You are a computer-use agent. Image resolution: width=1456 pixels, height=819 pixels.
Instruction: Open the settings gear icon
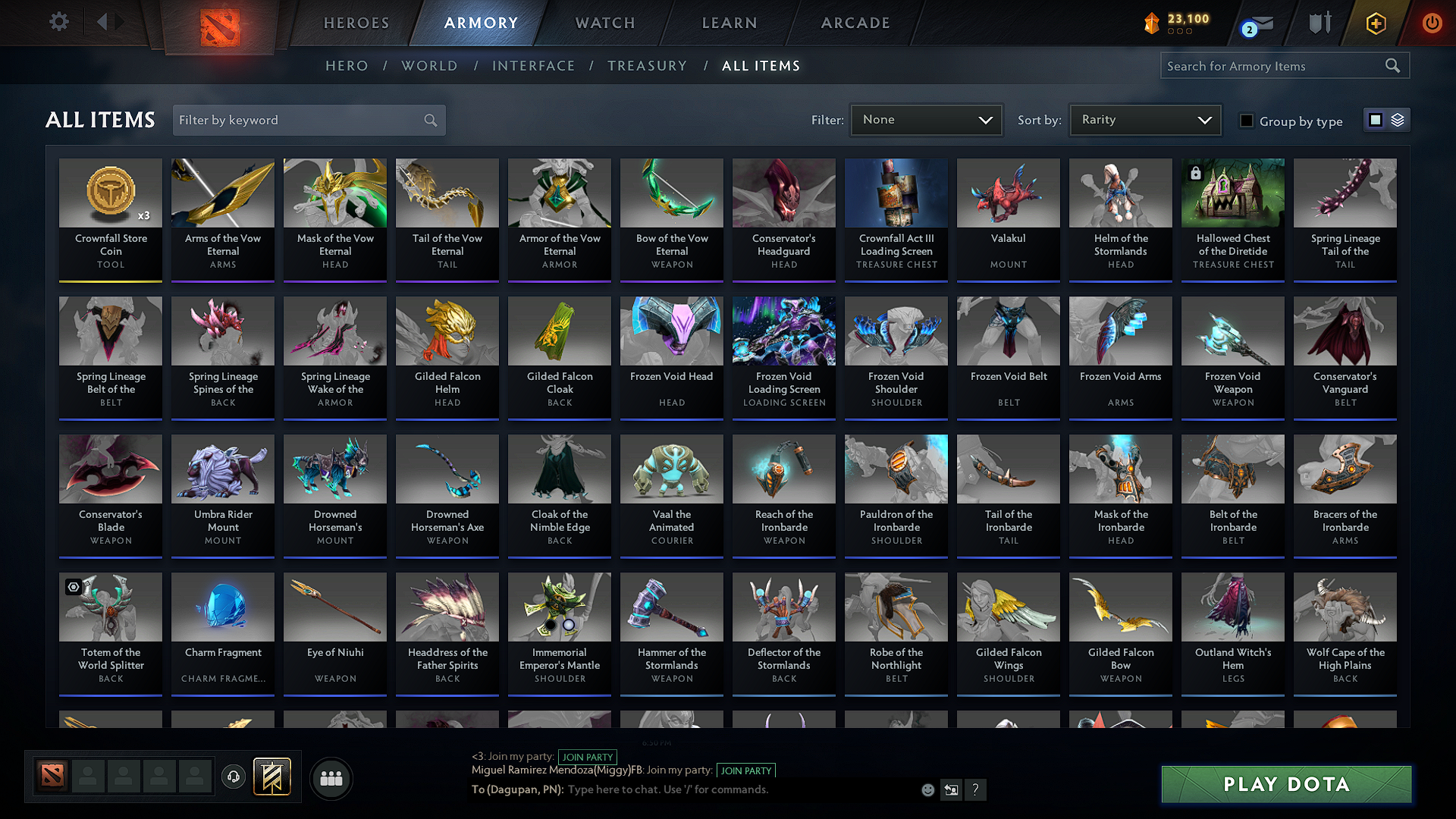58,21
